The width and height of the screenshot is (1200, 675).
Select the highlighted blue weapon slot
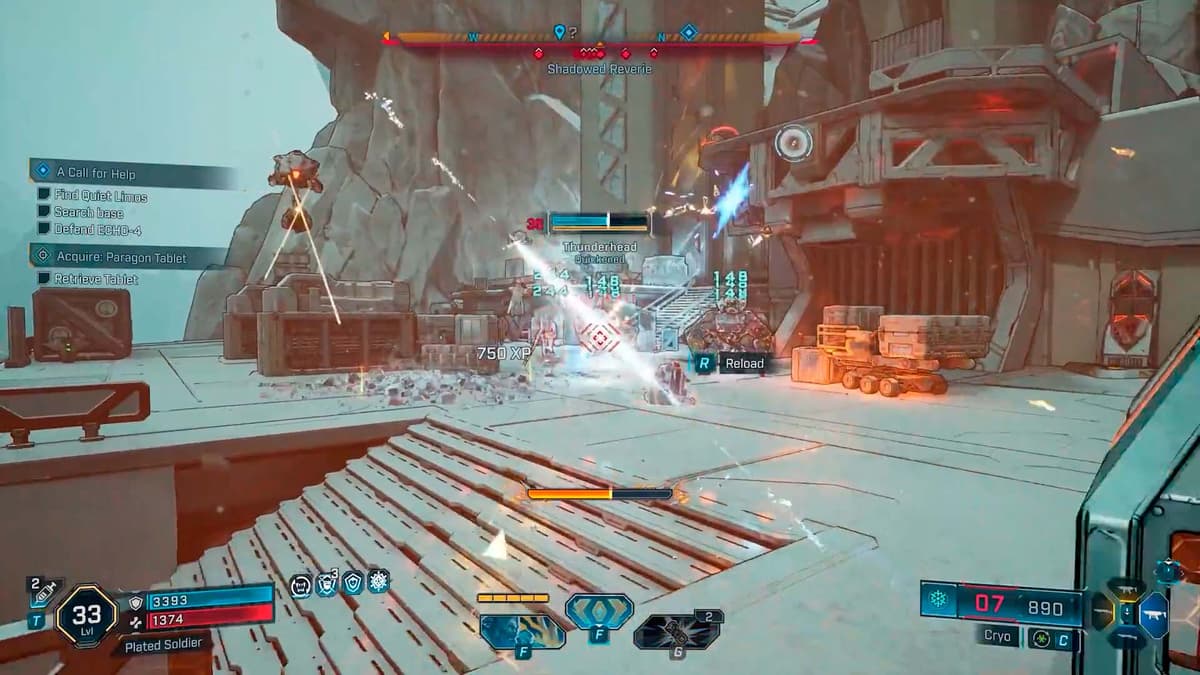click(1153, 614)
